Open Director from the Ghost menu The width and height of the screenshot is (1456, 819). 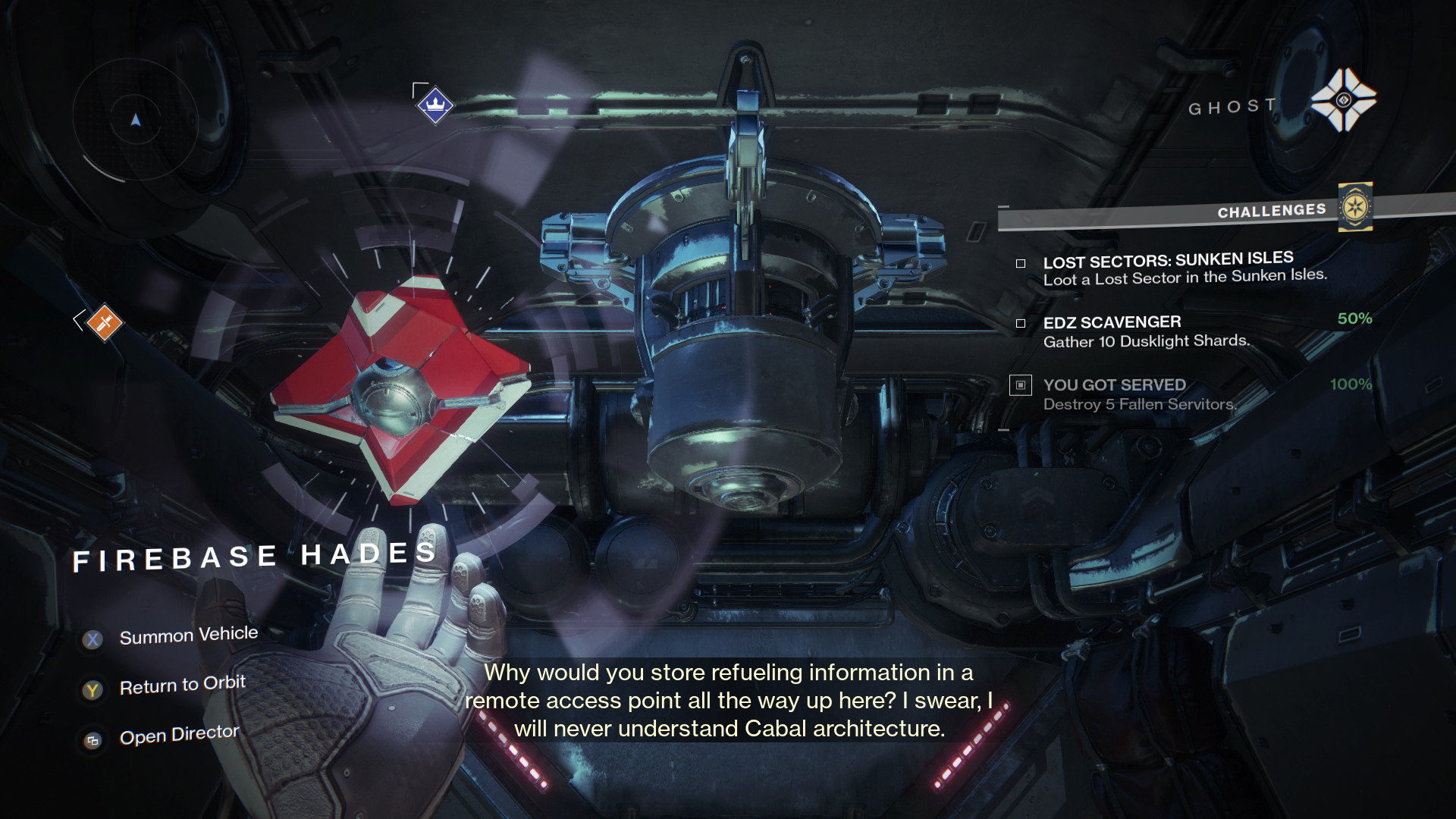(x=179, y=735)
